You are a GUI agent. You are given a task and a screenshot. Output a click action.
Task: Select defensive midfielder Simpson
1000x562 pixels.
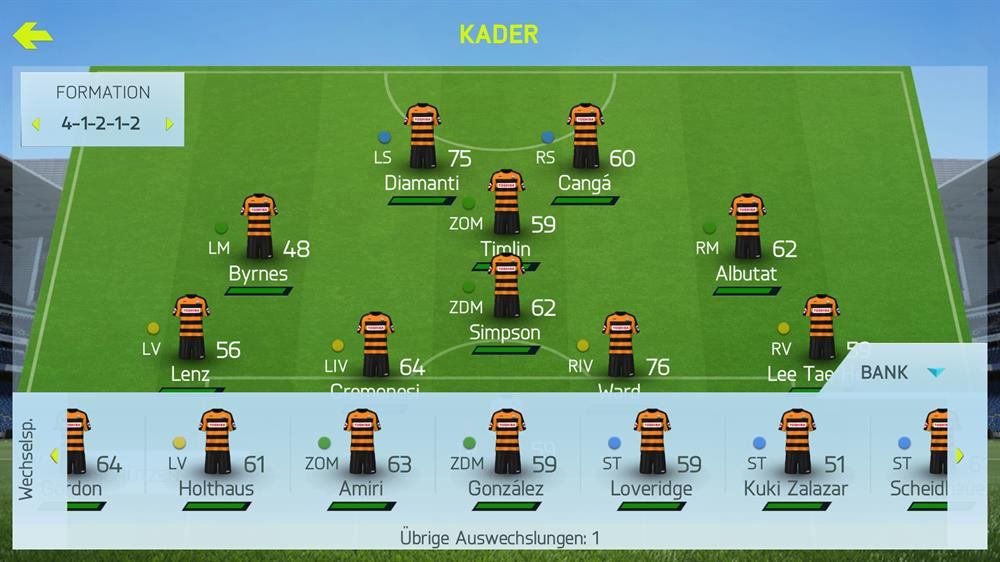505,288
